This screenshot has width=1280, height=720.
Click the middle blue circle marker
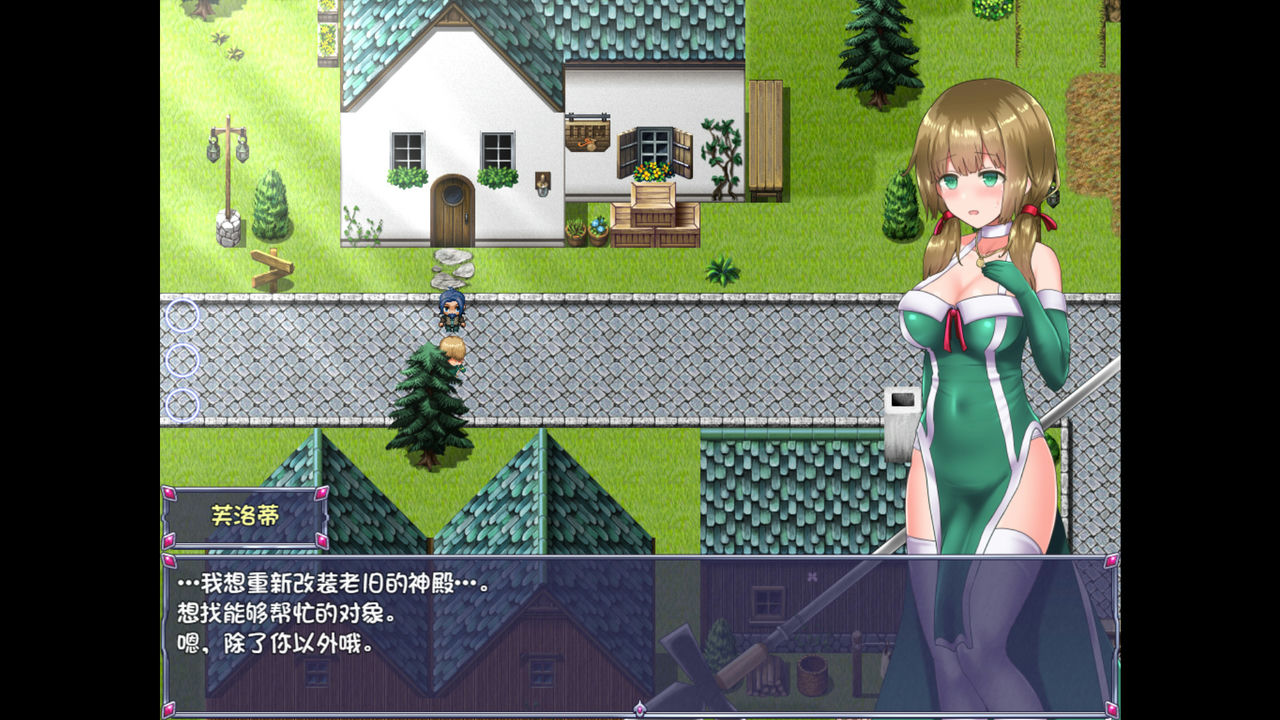tap(182, 360)
